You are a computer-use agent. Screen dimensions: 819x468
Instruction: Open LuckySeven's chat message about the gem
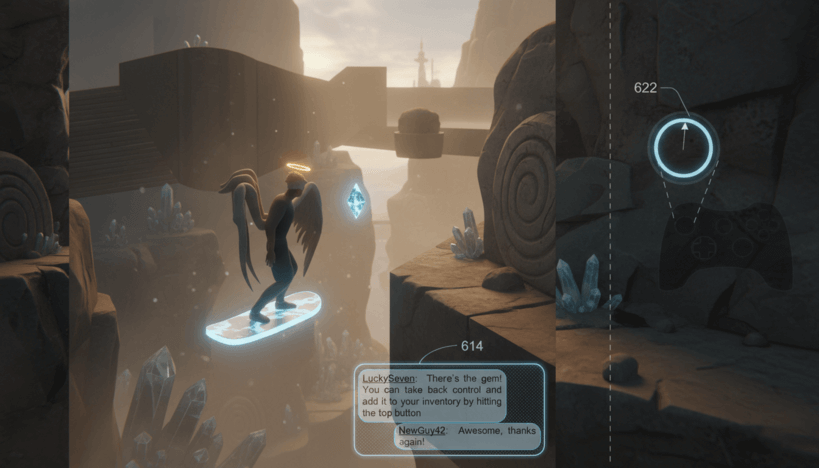tap(432, 395)
